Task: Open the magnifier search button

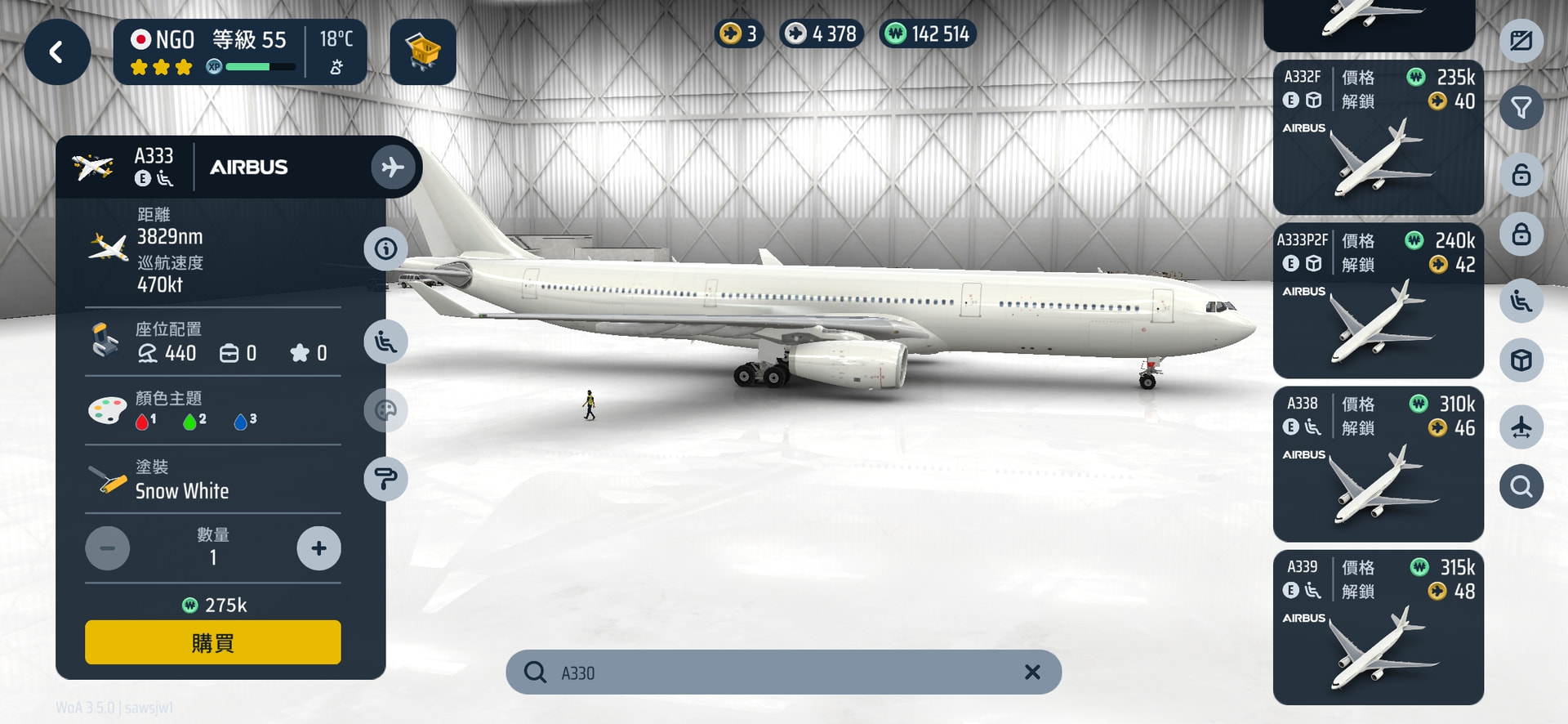Action: (1521, 487)
